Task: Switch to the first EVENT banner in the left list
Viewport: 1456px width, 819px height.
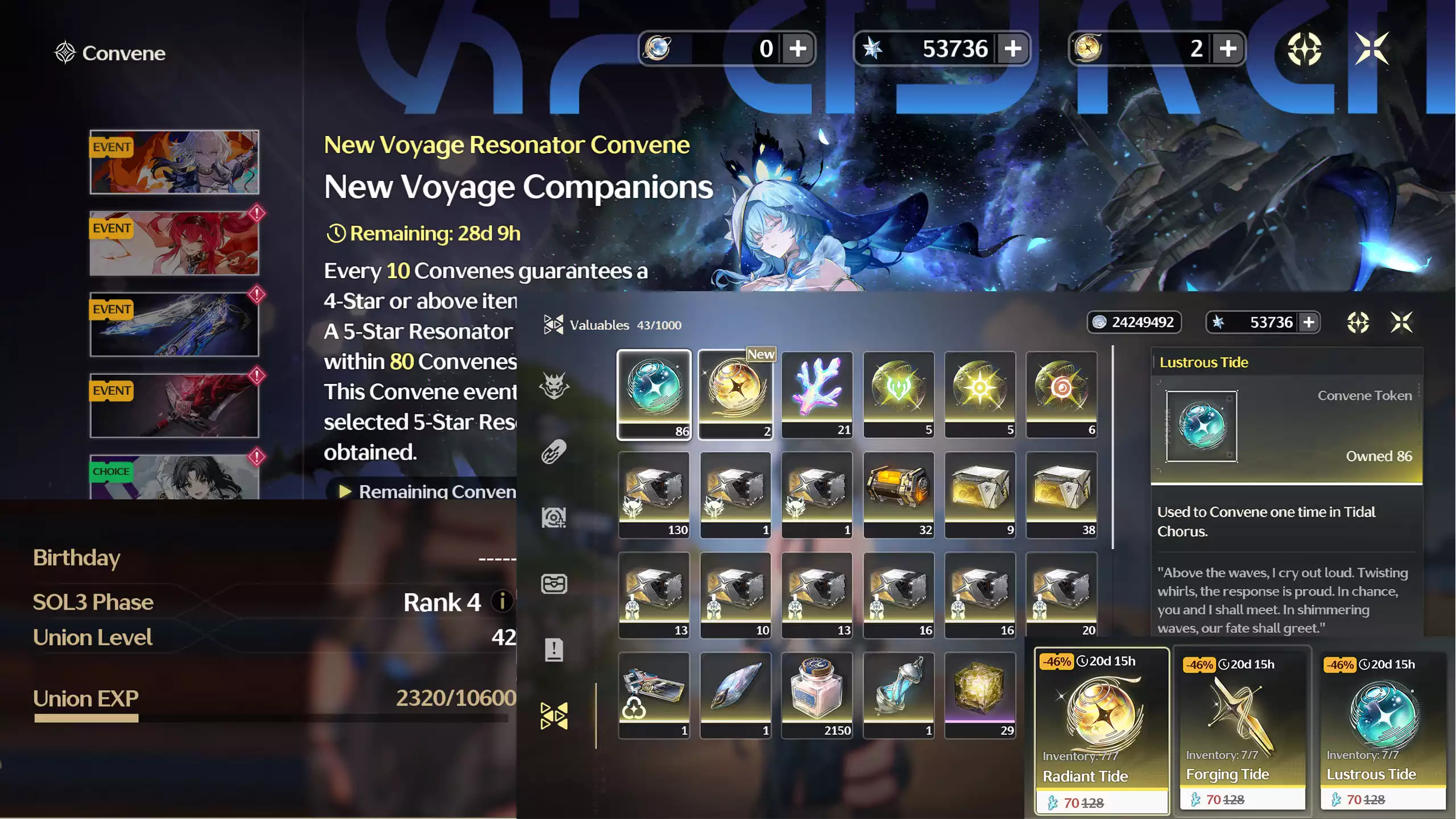Action: click(173, 162)
